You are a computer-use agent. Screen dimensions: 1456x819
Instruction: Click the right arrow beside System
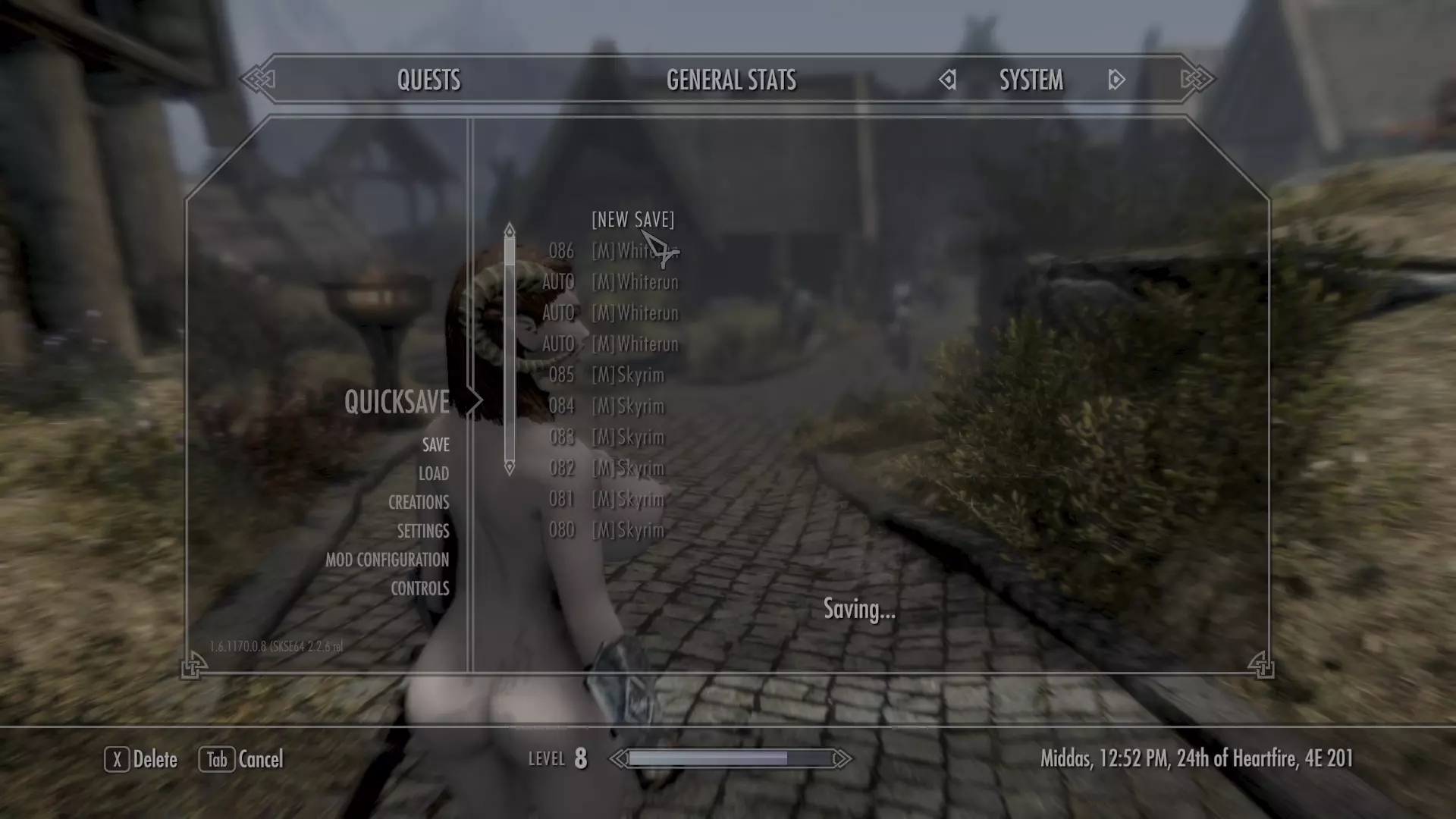[x=1116, y=80]
